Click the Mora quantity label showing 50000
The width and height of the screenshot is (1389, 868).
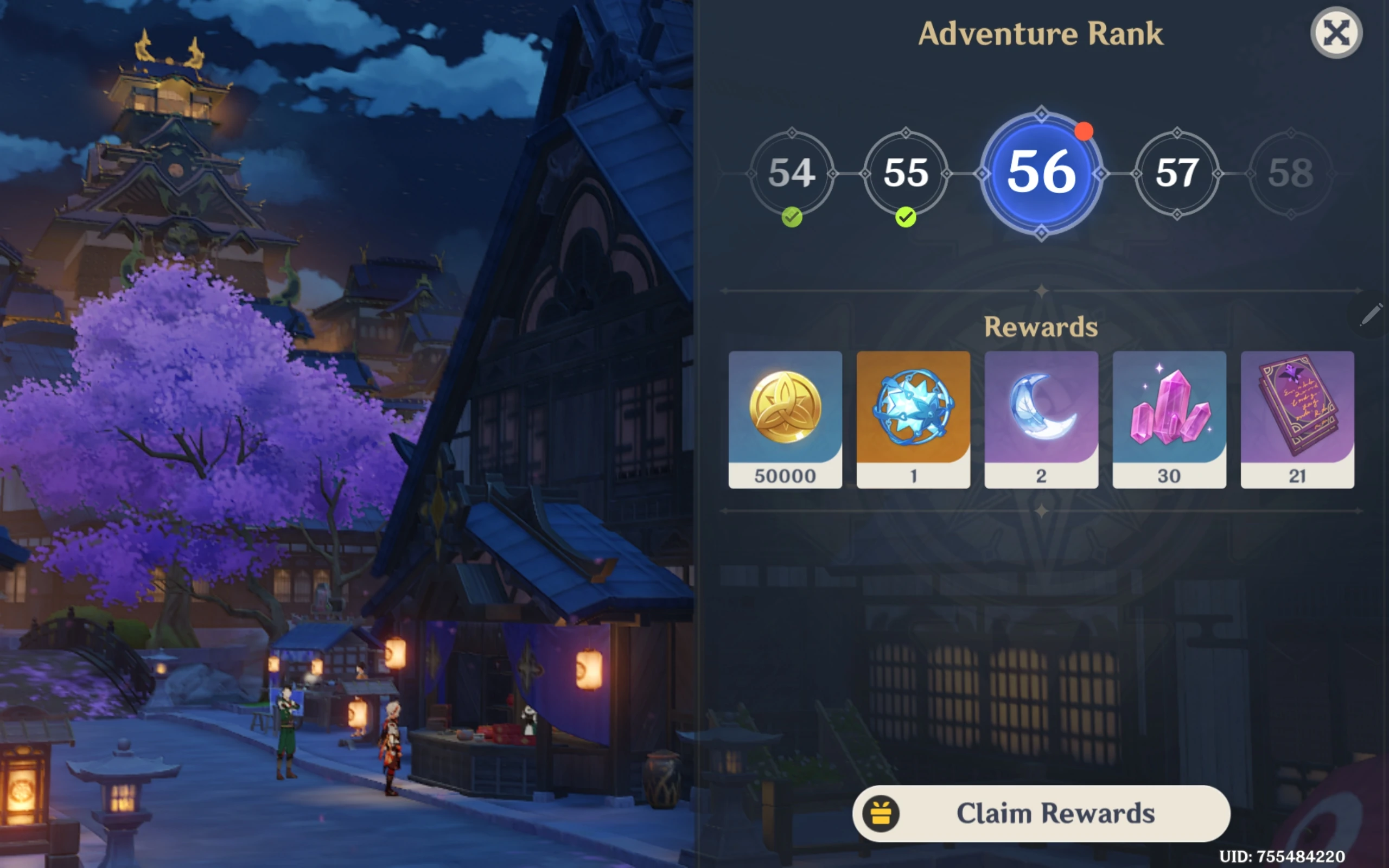click(786, 475)
